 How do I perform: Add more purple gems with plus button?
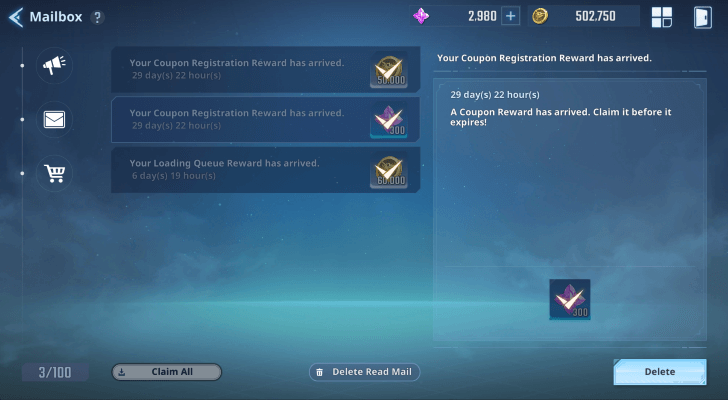tap(510, 16)
